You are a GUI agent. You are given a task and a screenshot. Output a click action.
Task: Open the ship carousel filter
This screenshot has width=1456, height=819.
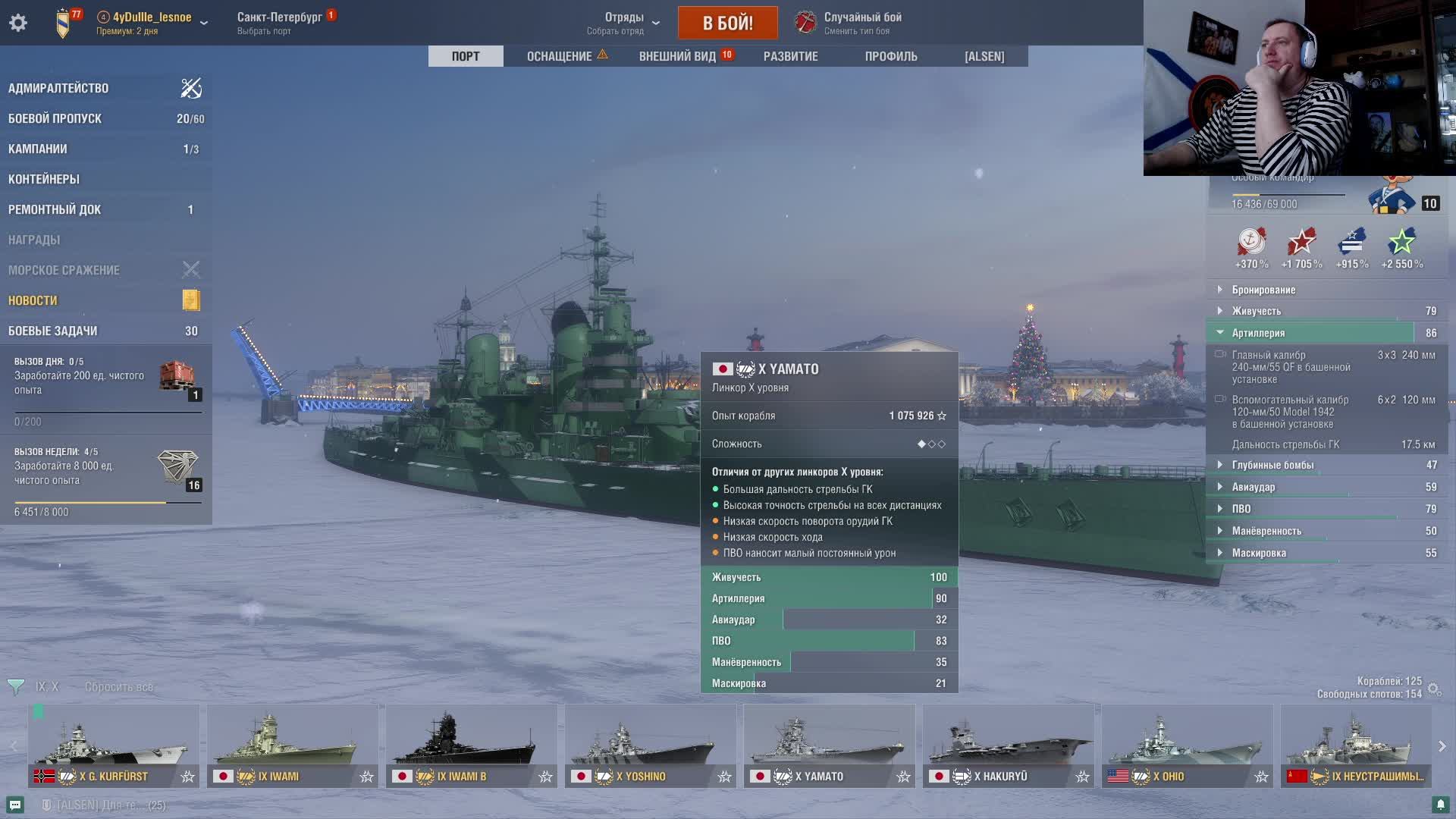tap(16, 687)
